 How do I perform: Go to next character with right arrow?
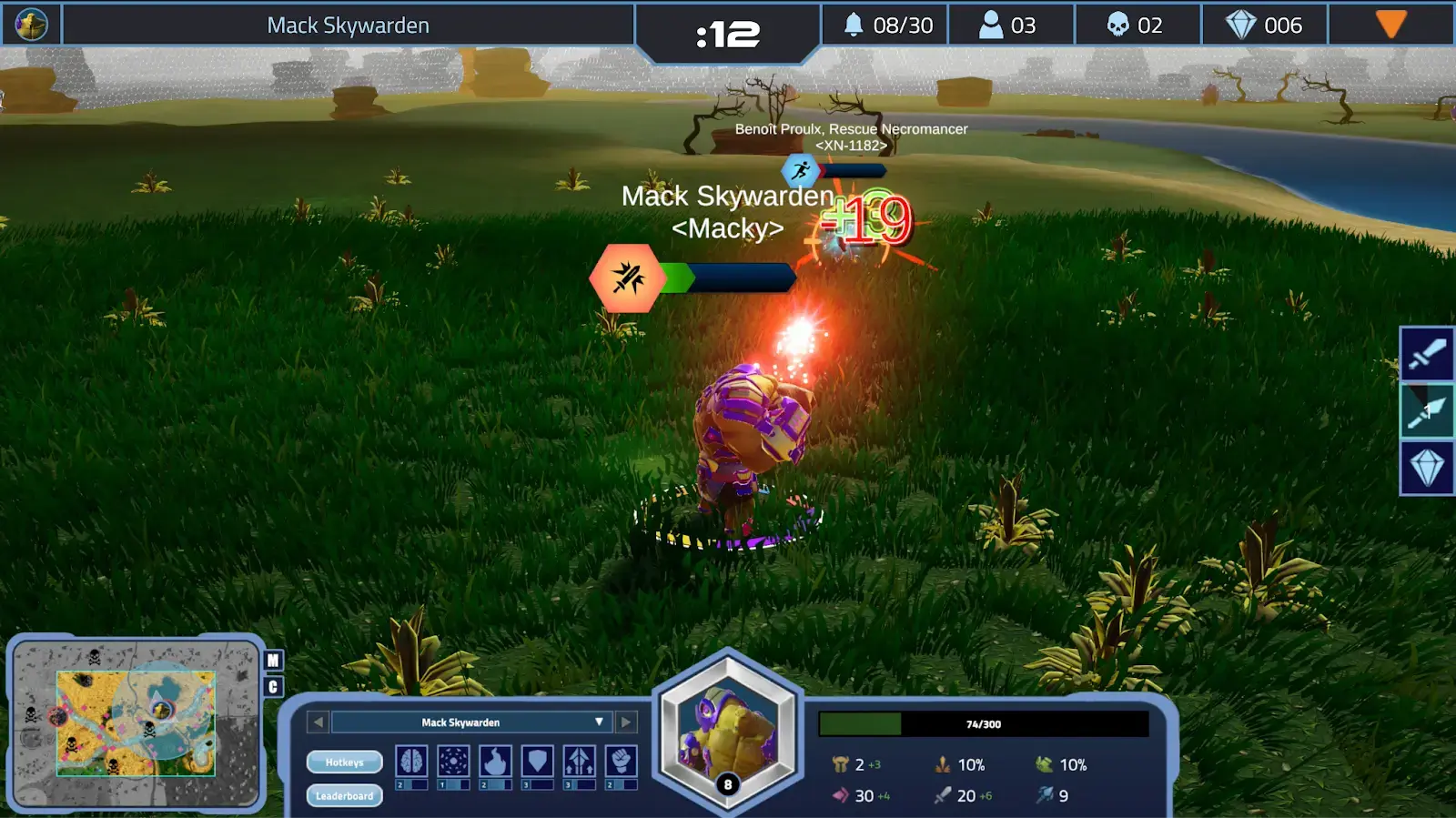point(626,722)
